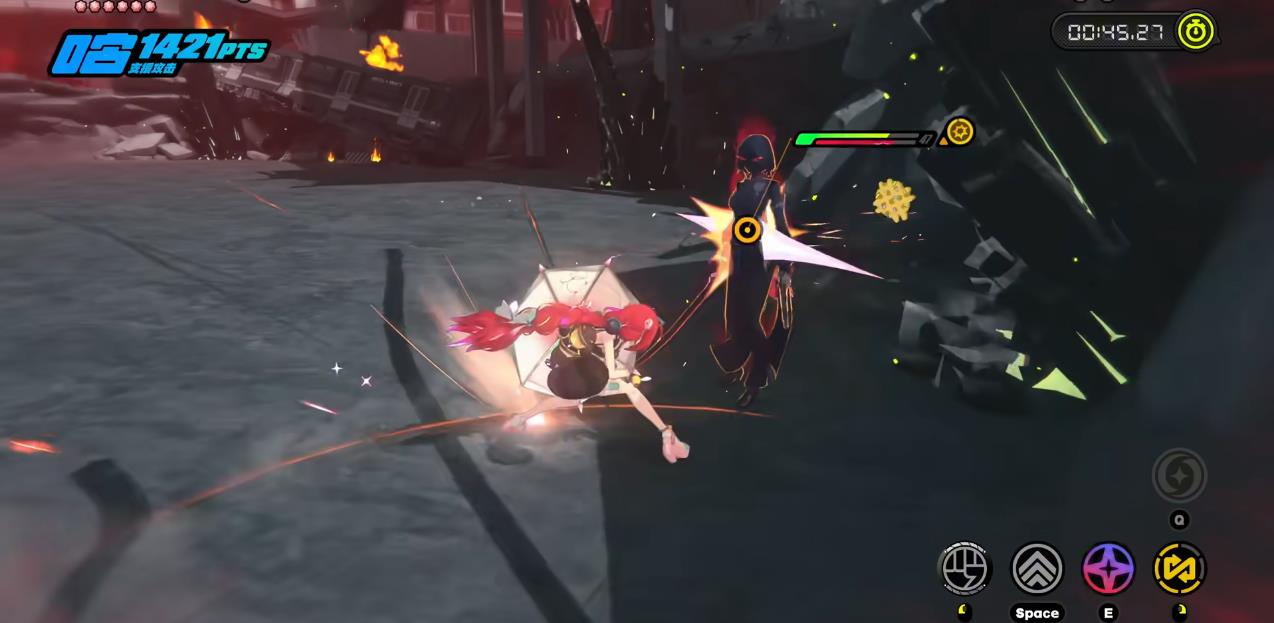Activate the greyed-out ultimate ability icon
Screen dimensions: 1274x623
[1180, 475]
